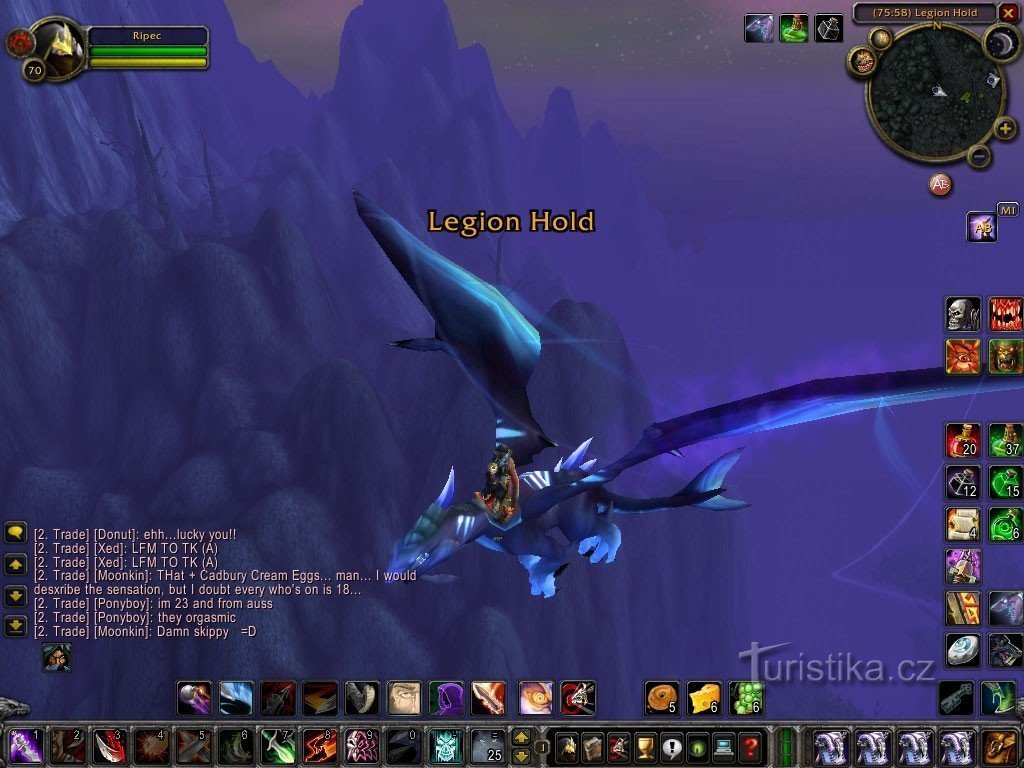Use the red potion with 20 charges
Screen dimensions: 1024x768
tap(963, 440)
